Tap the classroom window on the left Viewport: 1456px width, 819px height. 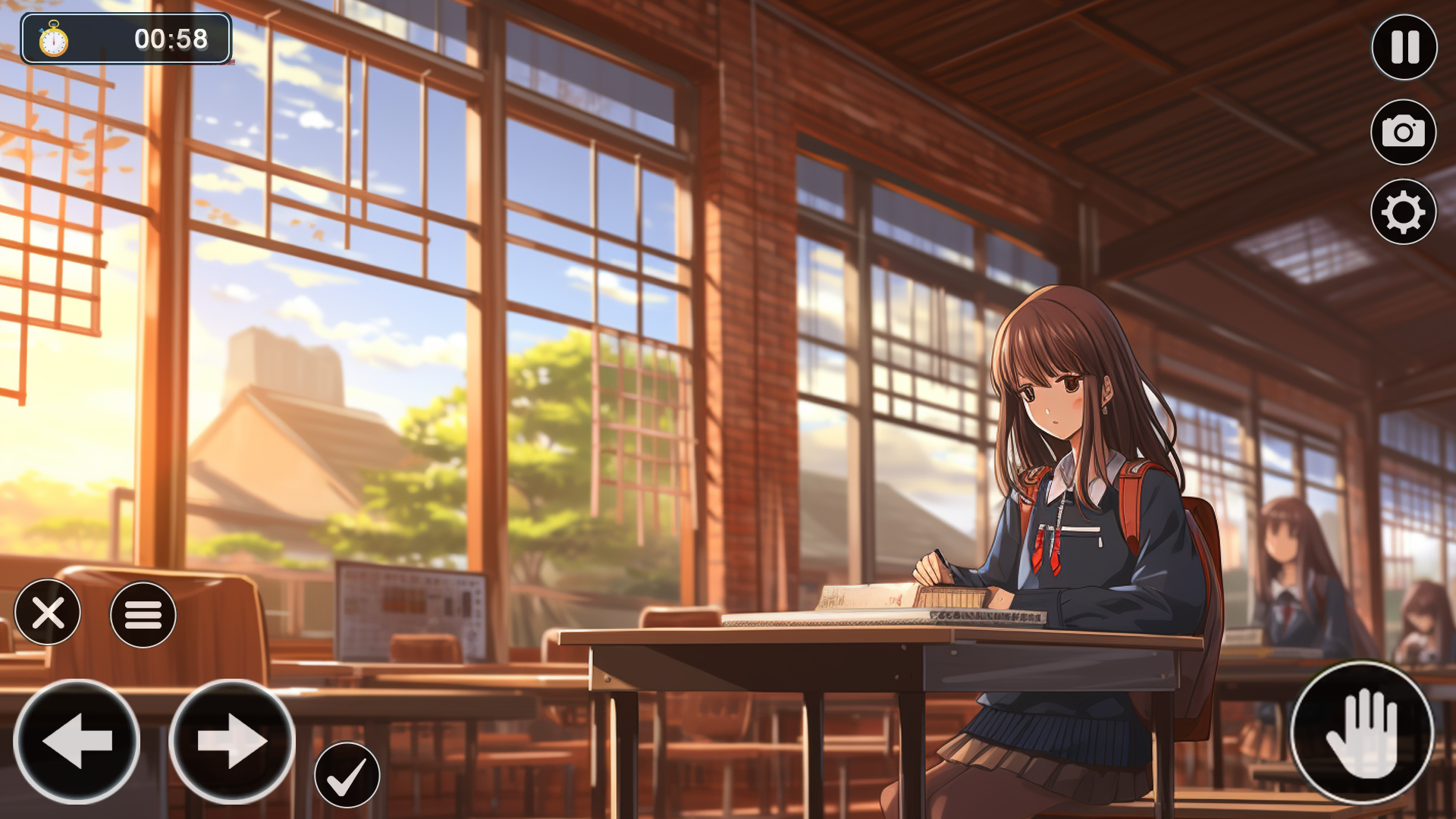click(341, 303)
